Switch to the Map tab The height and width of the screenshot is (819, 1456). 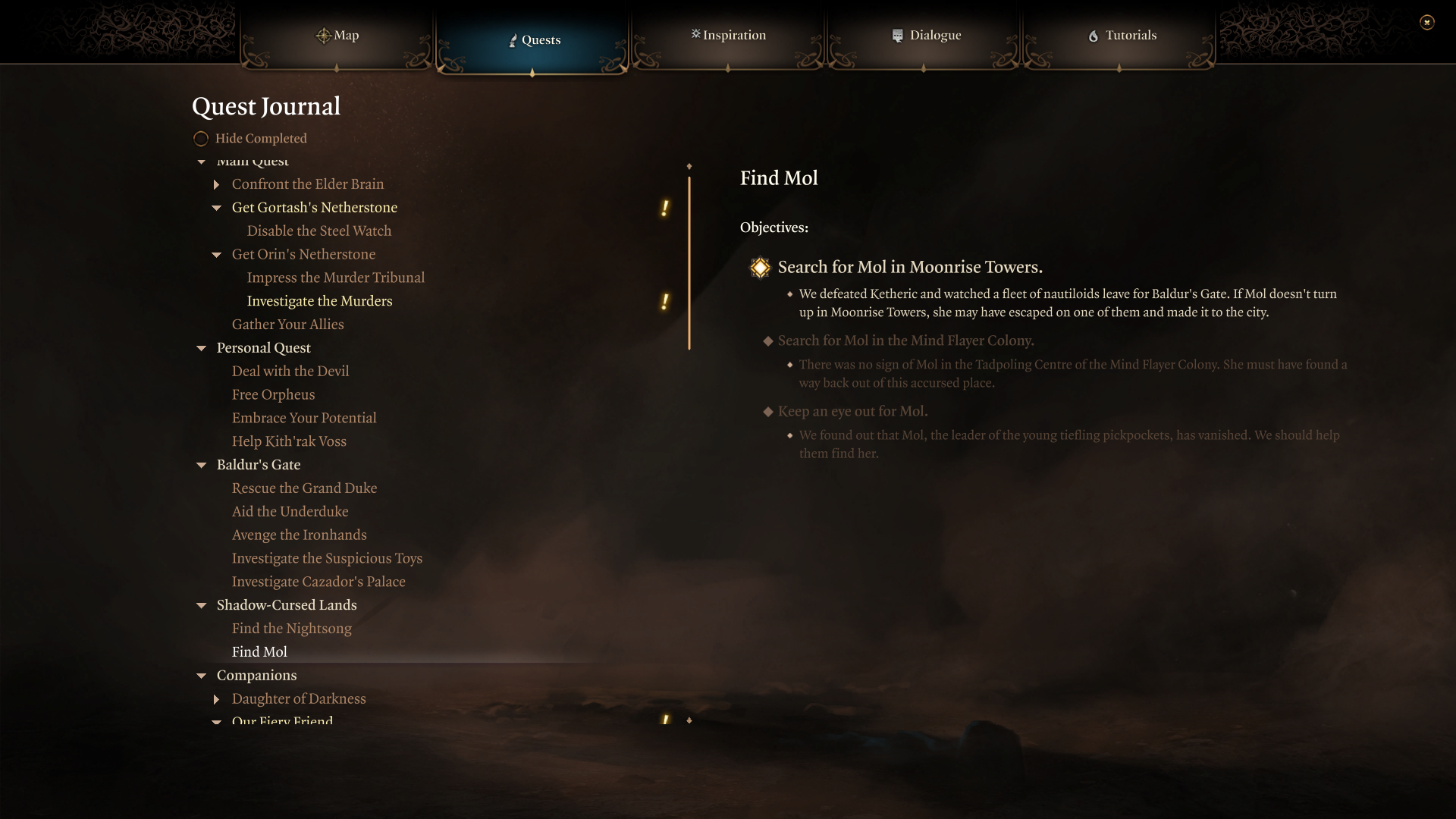pos(337,35)
